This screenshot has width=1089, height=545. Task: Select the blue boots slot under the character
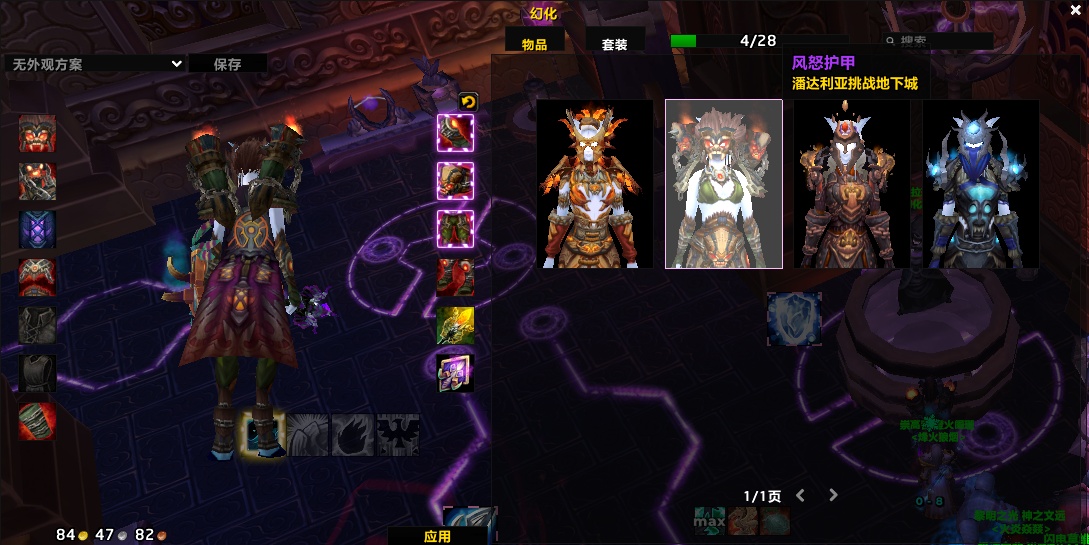coord(264,434)
